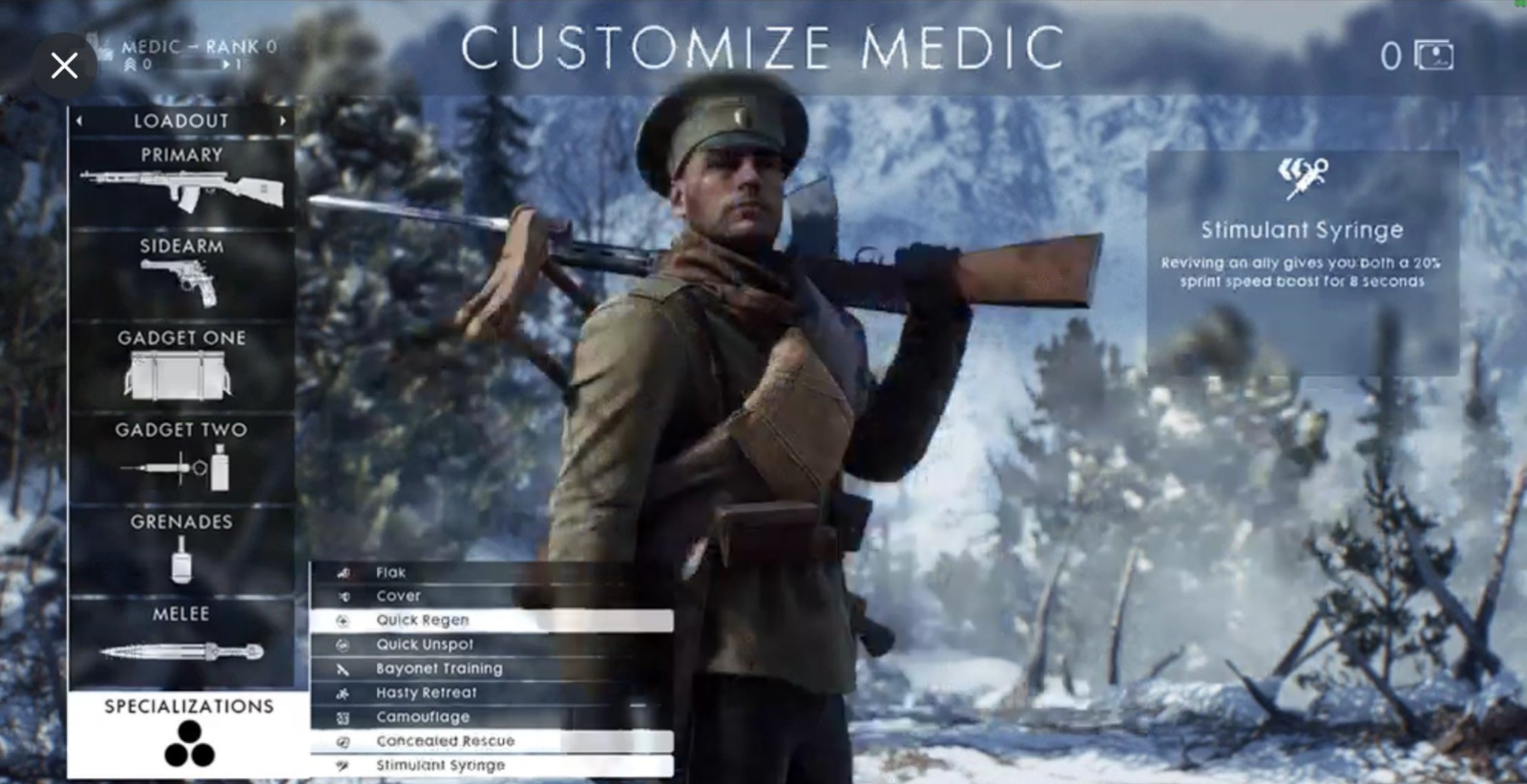
Task: Select the Camouflage pattern icon
Action: coord(344,716)
